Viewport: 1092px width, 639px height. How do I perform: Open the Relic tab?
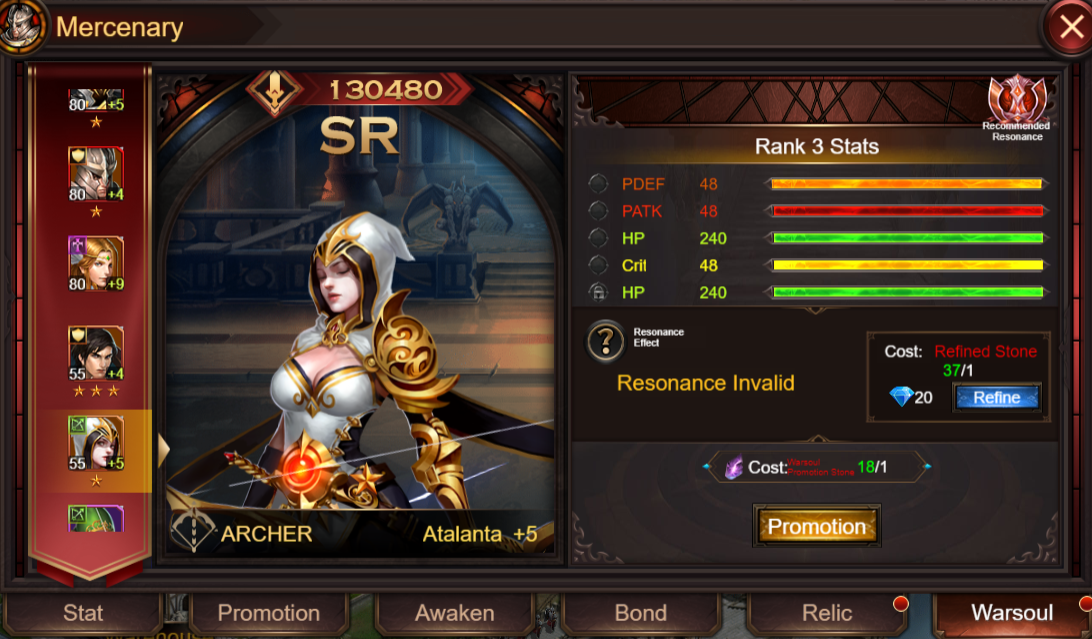(x=827, y=613)
